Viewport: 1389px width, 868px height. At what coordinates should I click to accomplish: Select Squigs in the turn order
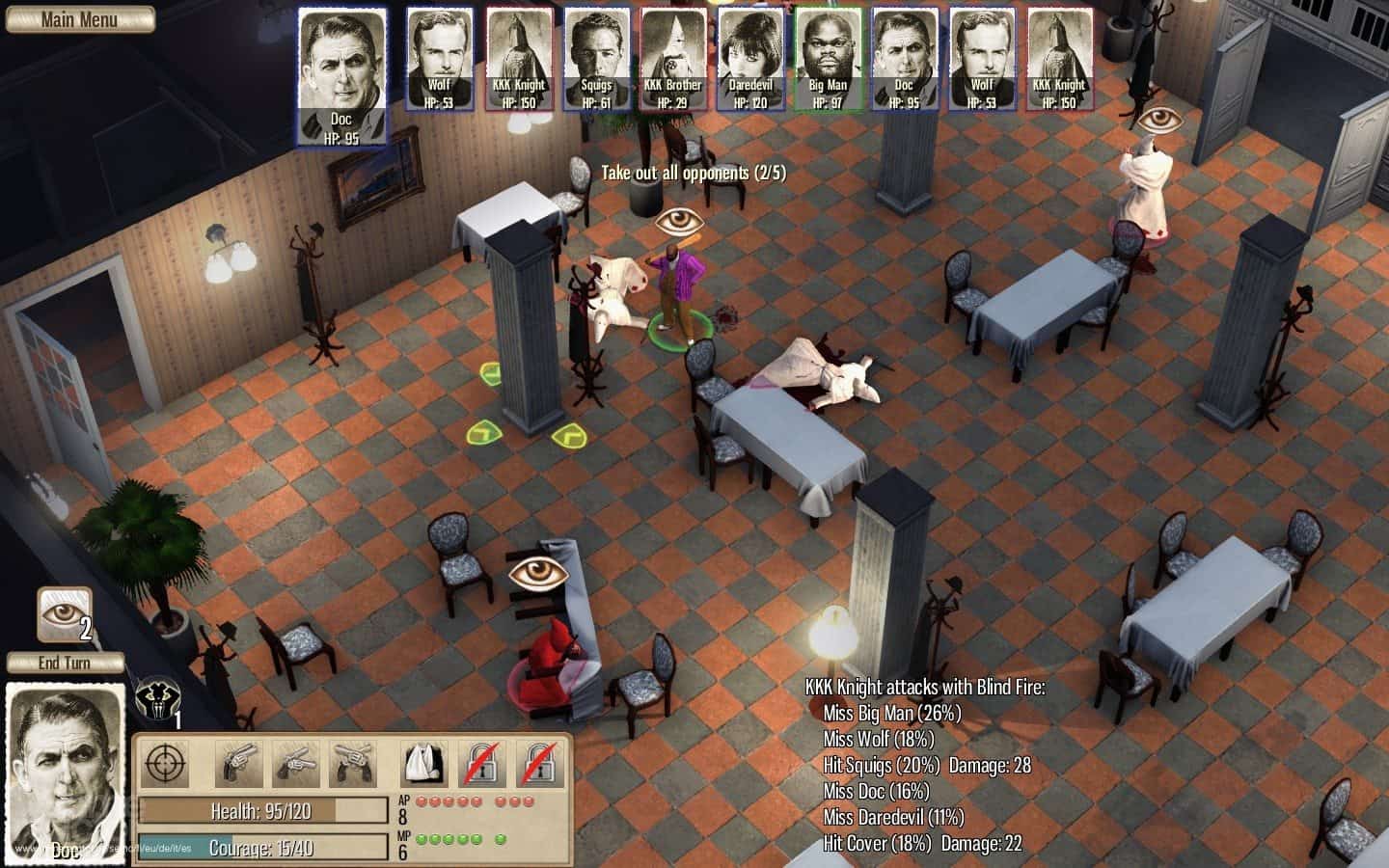(596, 58)
